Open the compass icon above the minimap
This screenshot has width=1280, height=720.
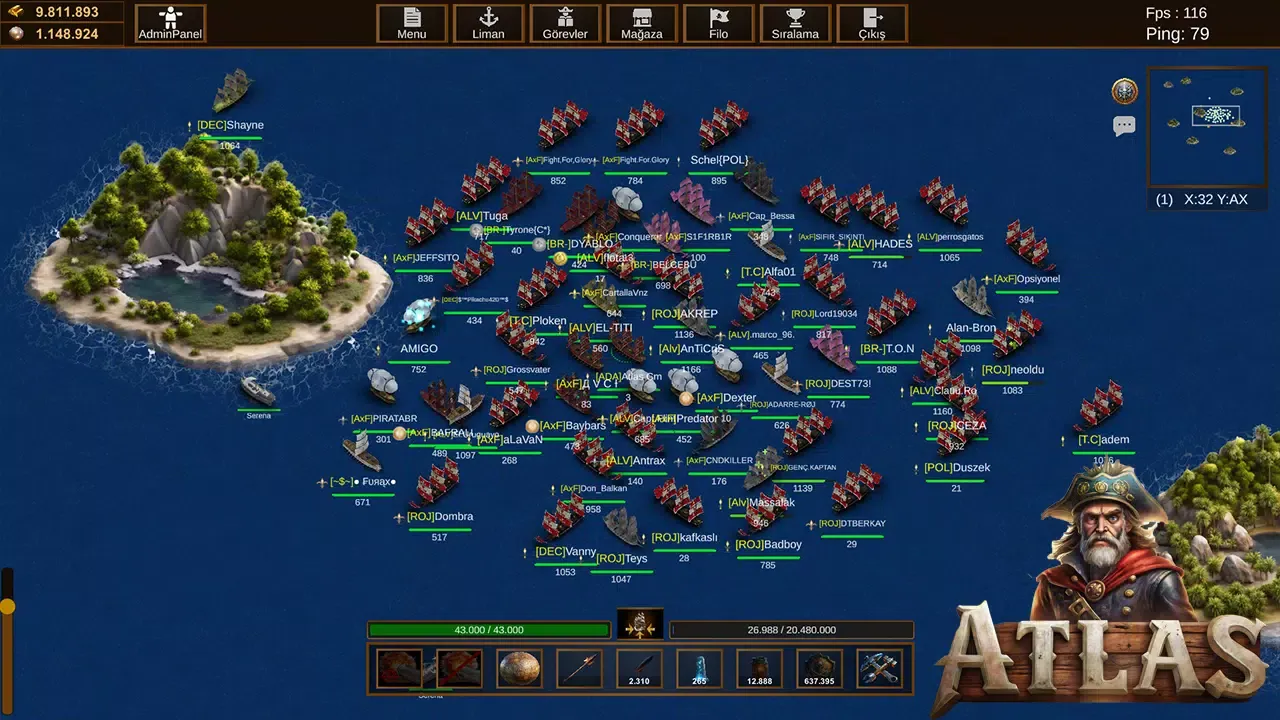coord(1124,90)
